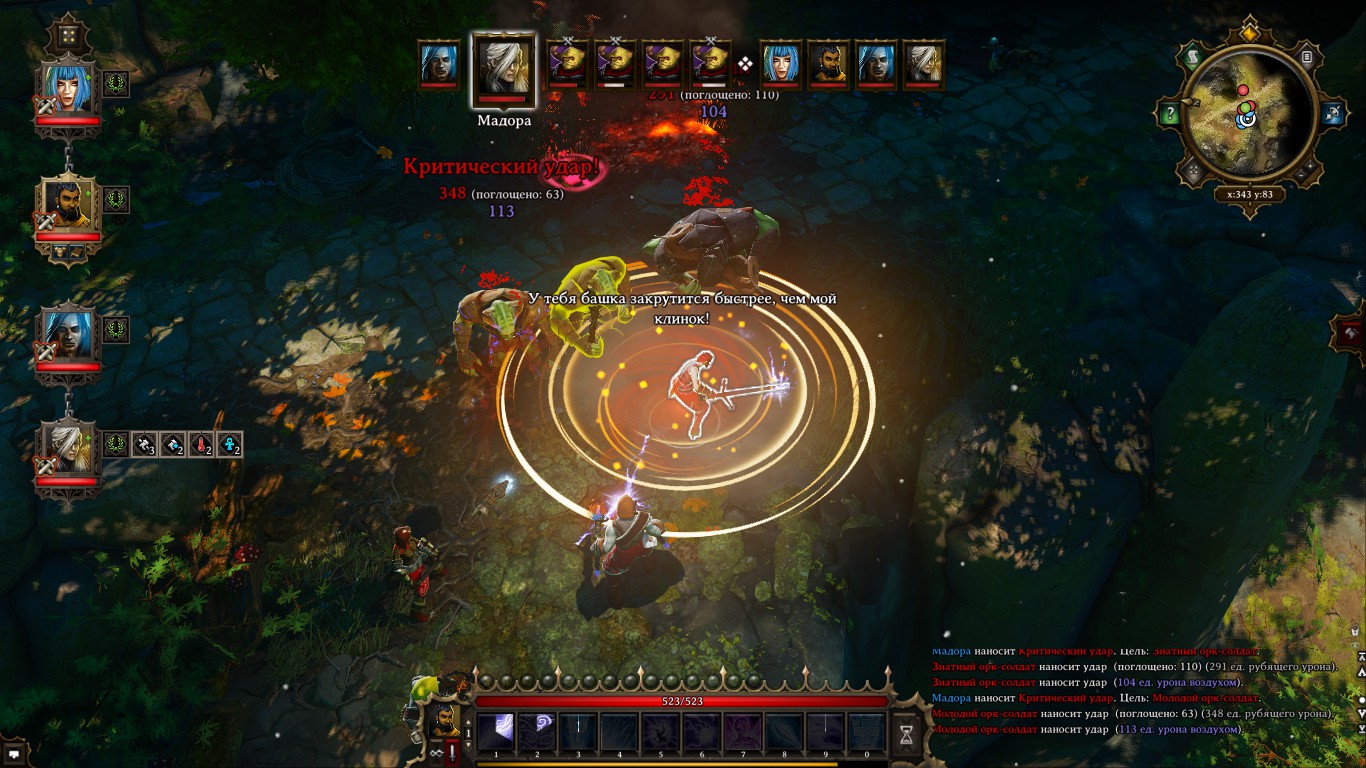Viewport: 1366px width, 768px height.
Task: Click the question mark help icon near minimap
Action: pyautogui.click(x=1169, y=112)
